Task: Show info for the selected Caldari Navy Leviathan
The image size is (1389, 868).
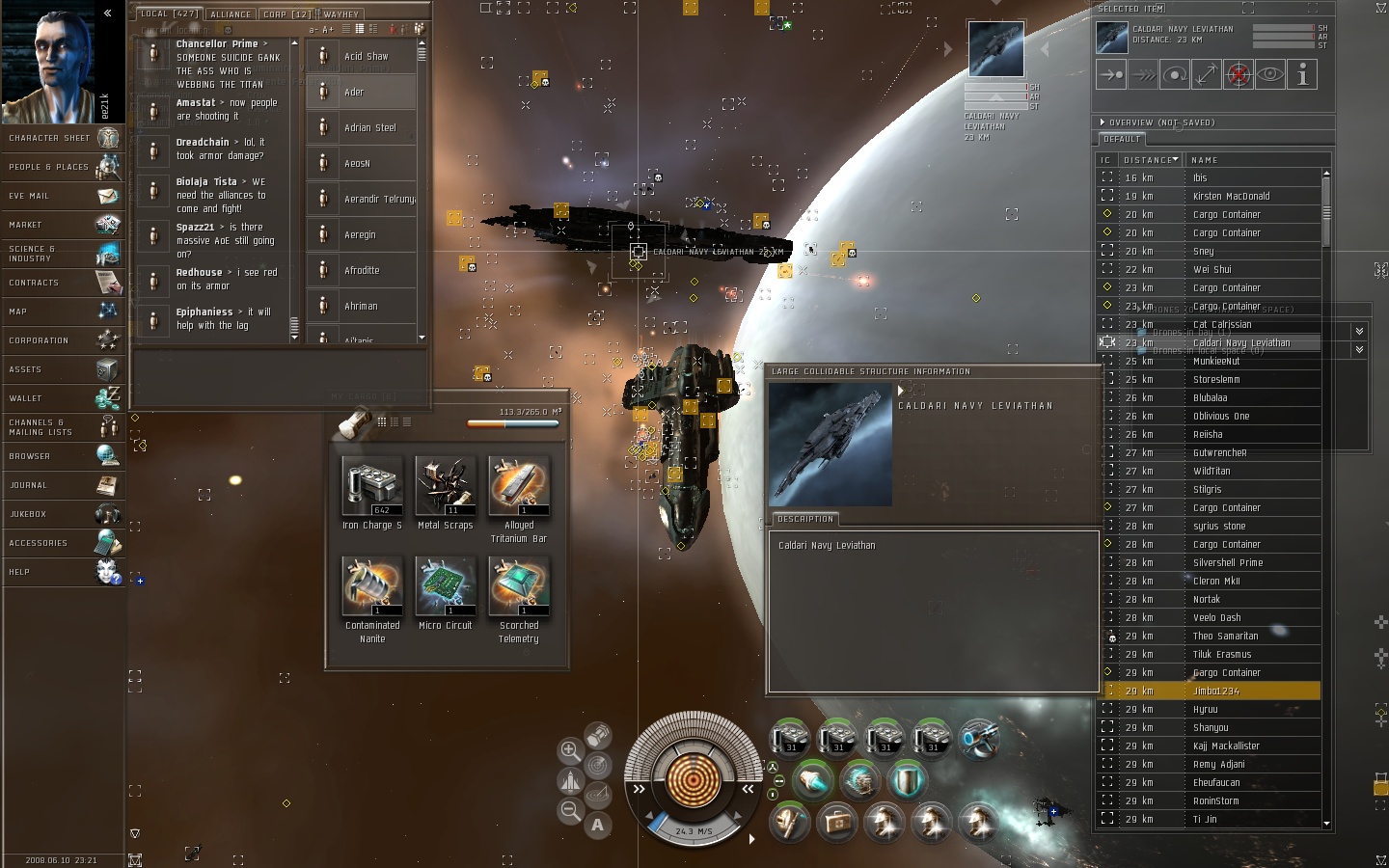Action: point(1302,74)
